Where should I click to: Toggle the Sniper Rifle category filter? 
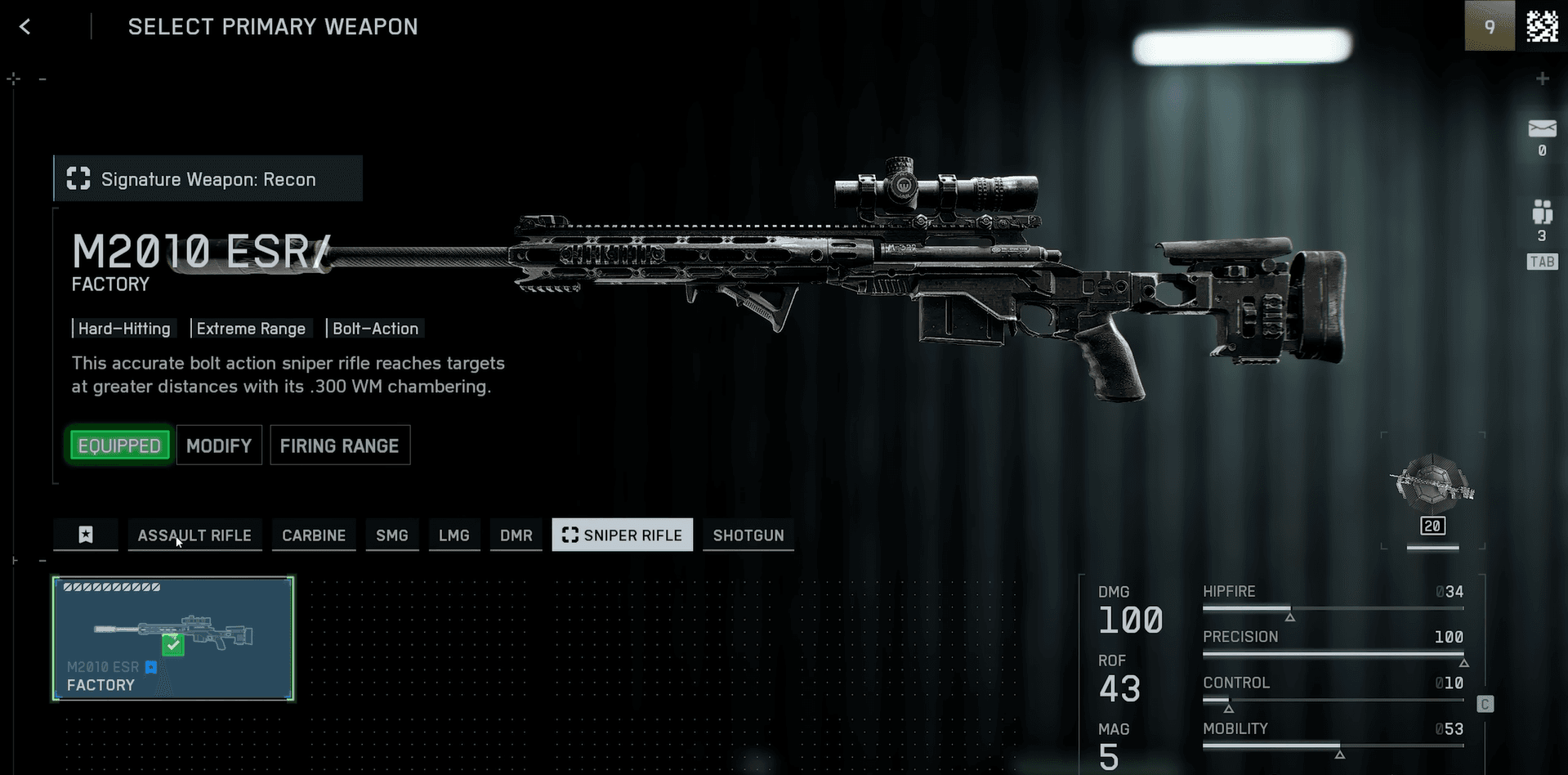(622, 535)
